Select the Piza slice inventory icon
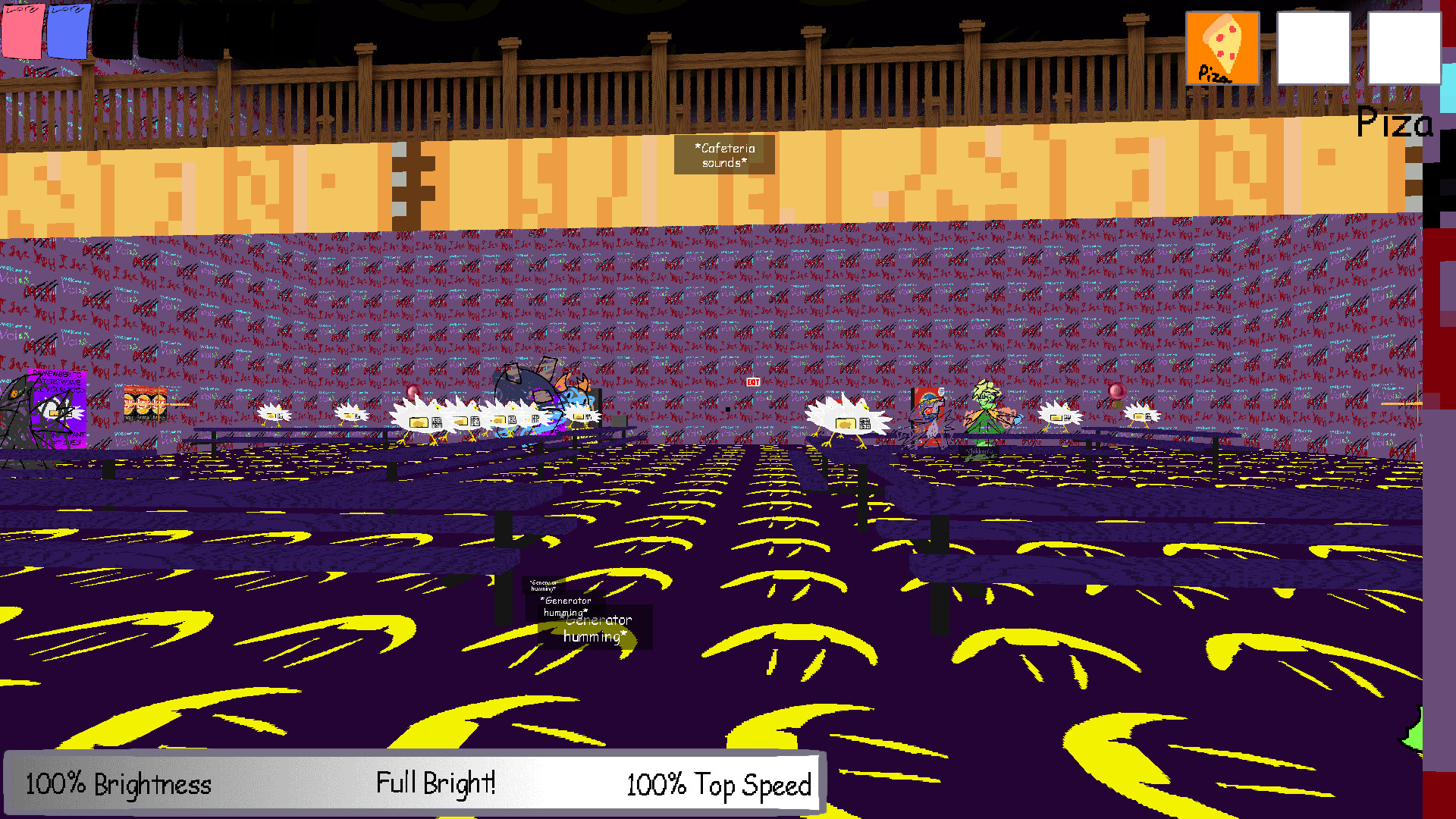Image resolution: width=1456 pixels, height=819 pixels. (1222, 47)
